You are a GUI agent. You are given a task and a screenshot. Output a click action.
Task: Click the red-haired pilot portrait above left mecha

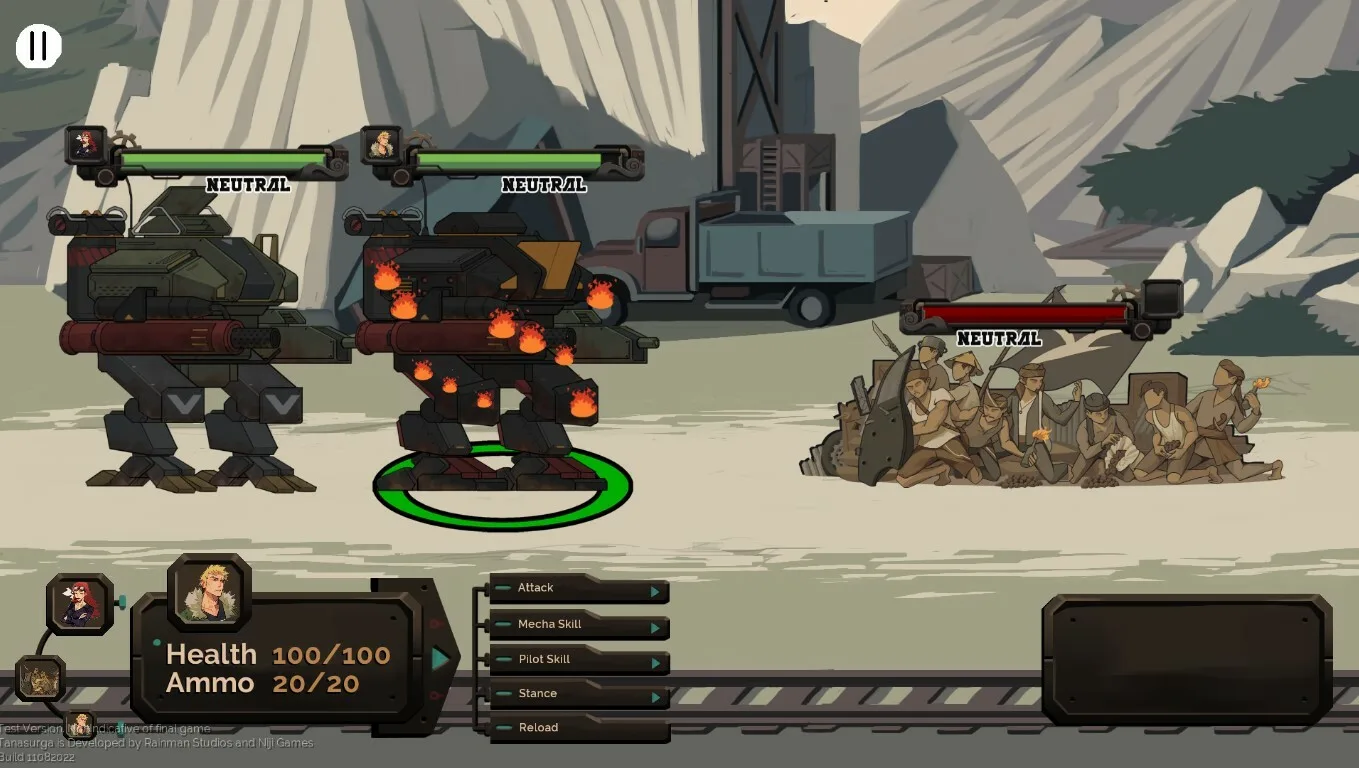point(86,145)
